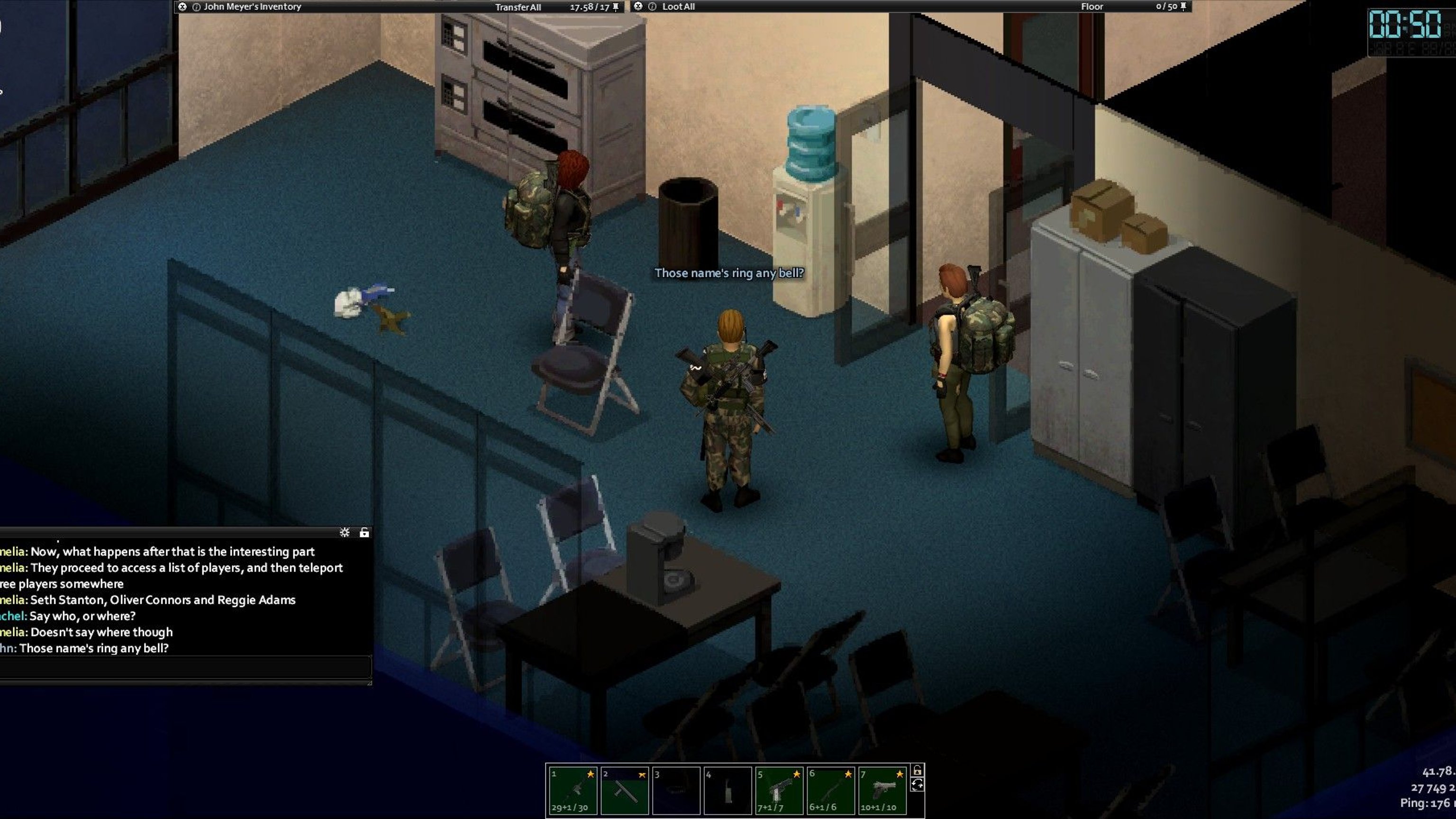Image resolution: width=1456 pixels, height=819 pixels.
Task: Focus the chat message input box
Action: 185,667
